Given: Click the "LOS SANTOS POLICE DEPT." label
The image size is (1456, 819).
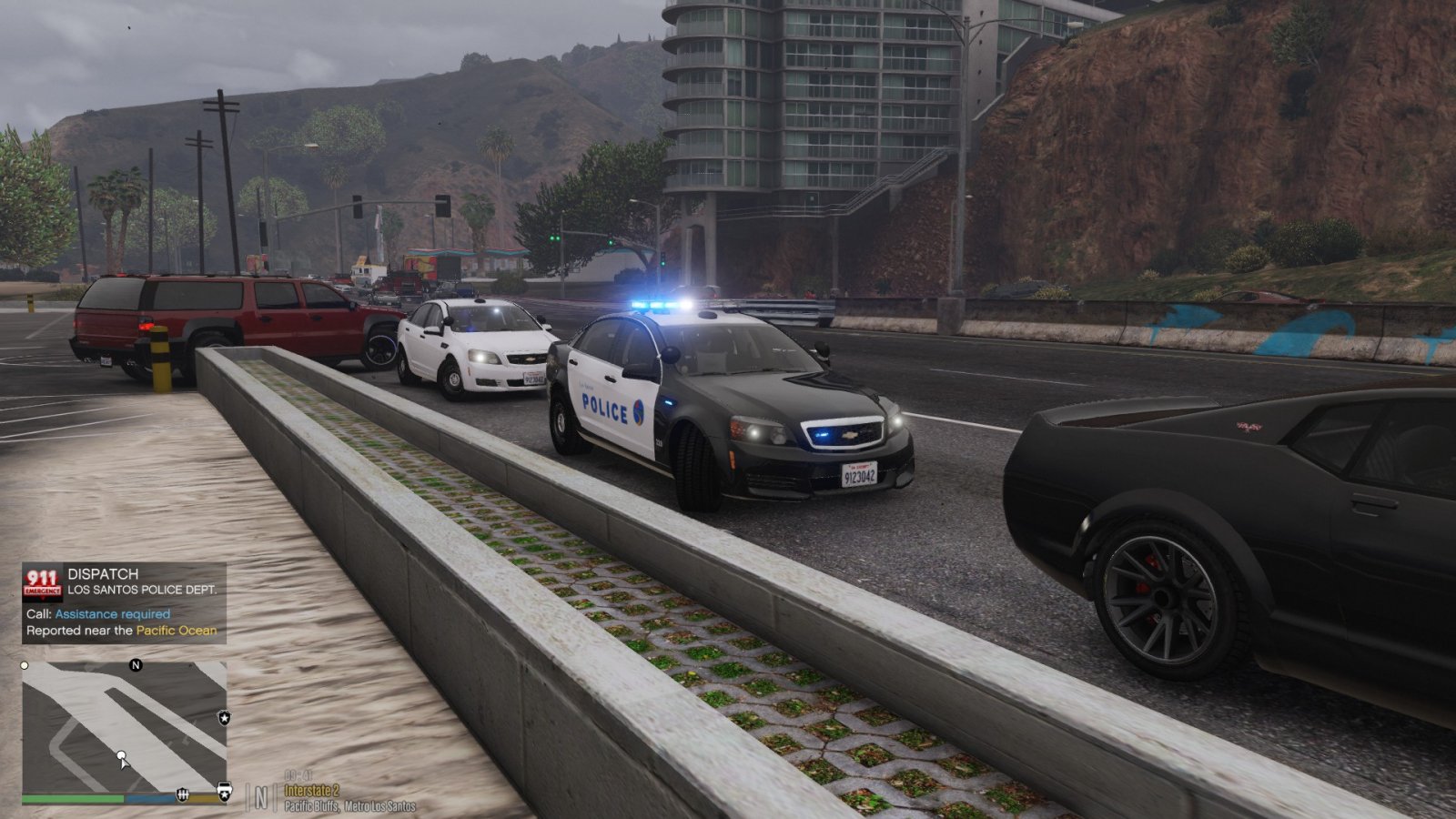Looking at the screenshot, I should coord(144,591).
